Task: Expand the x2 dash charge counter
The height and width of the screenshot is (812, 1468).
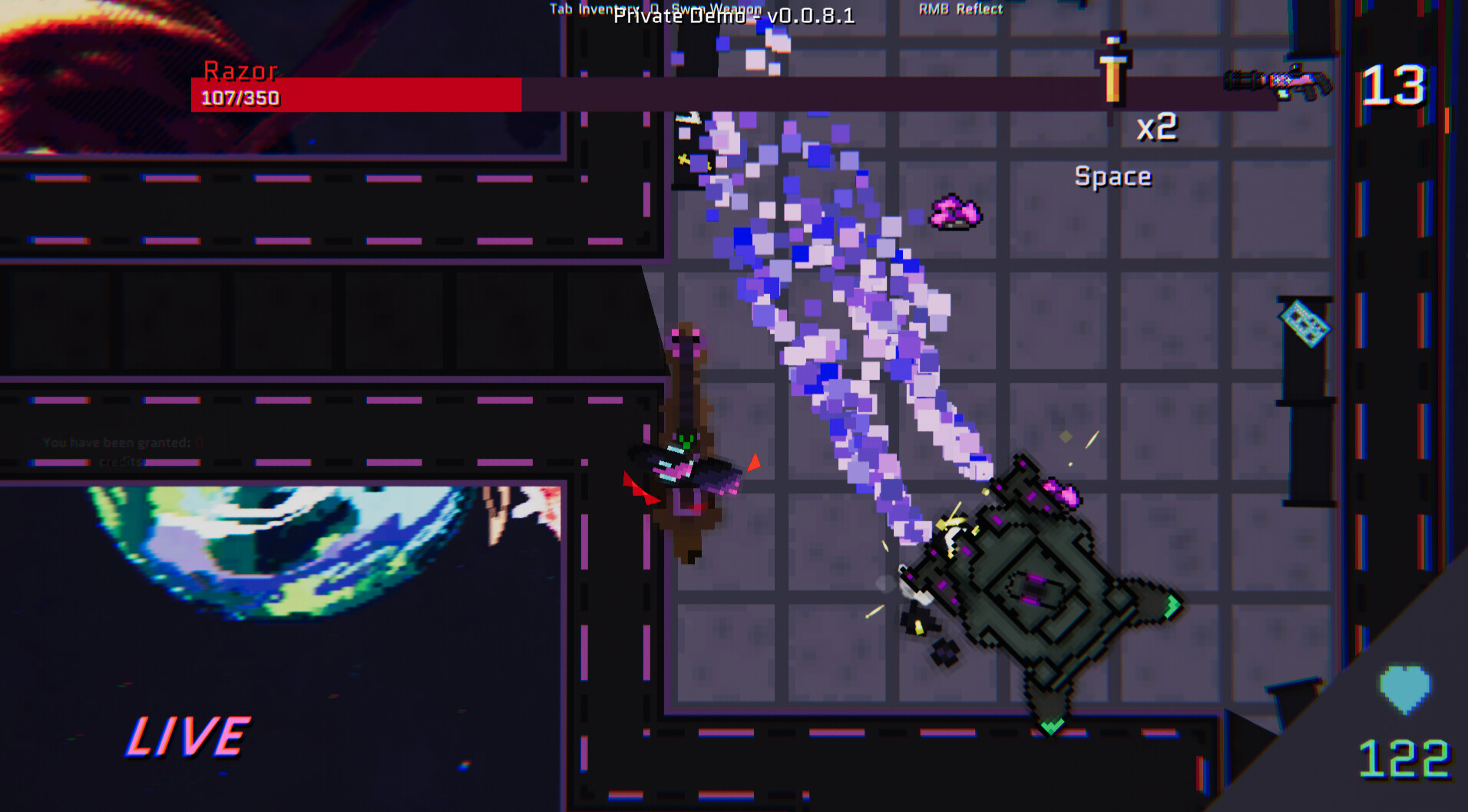Action: pos(1159,128)
